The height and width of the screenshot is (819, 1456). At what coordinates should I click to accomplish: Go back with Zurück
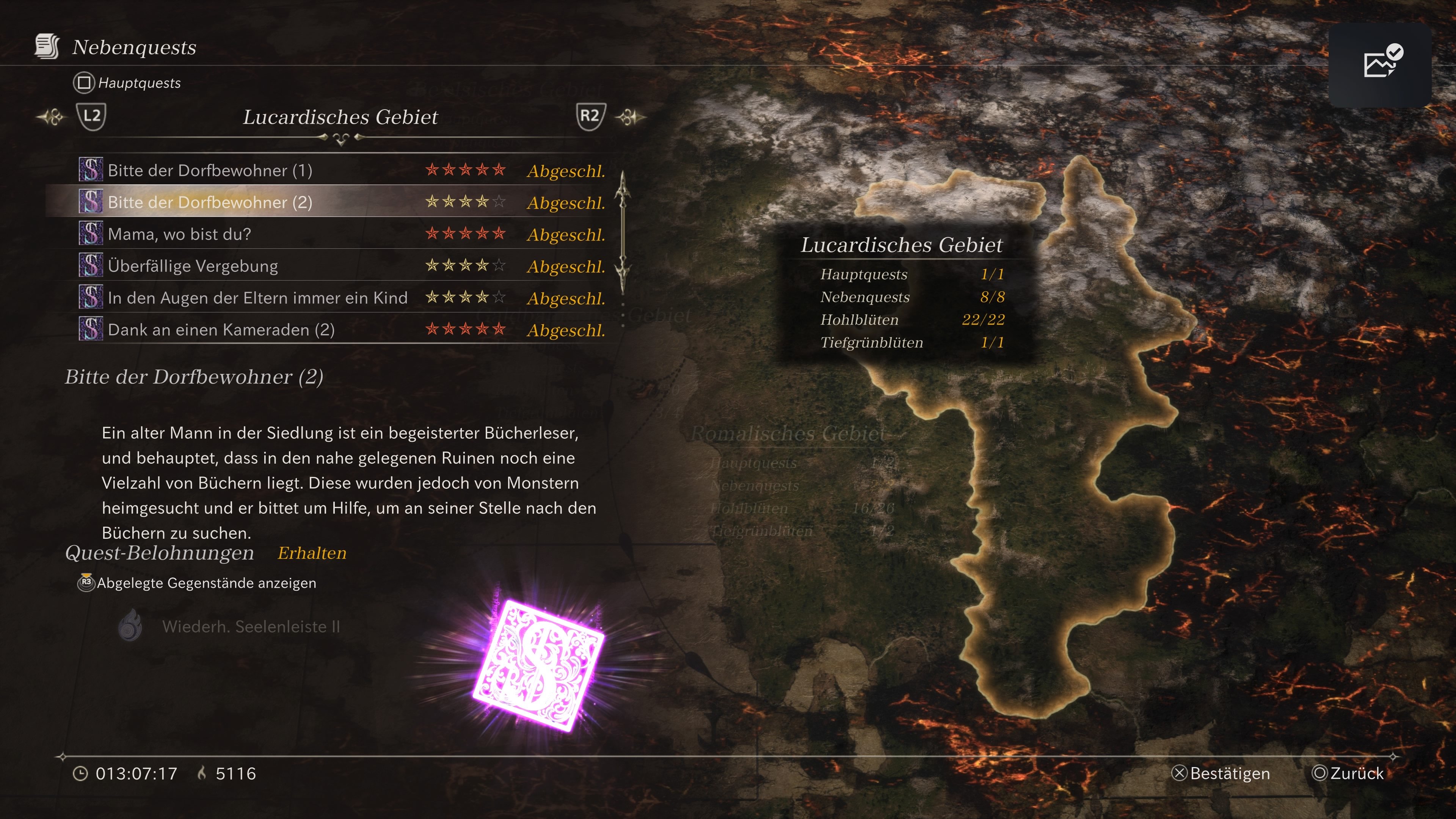(1348, 773)
